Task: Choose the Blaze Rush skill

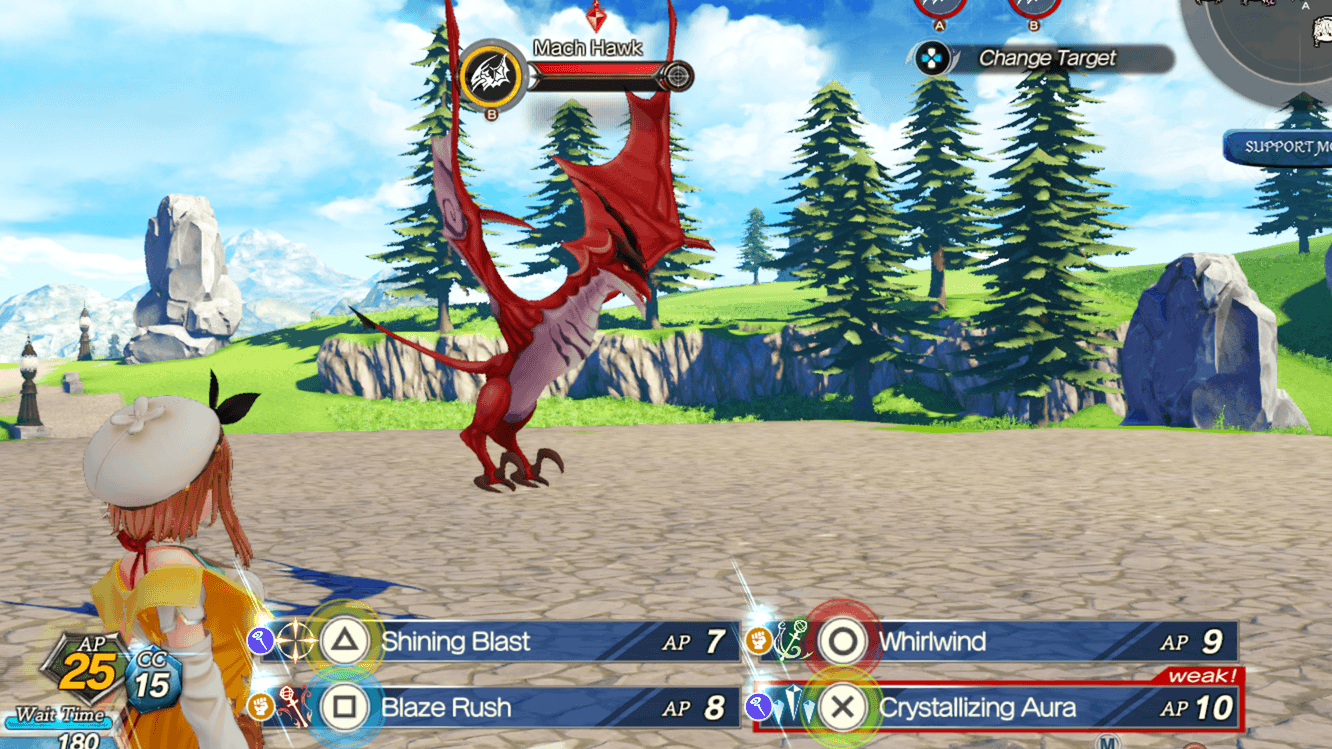Action: tap(446, 708)
